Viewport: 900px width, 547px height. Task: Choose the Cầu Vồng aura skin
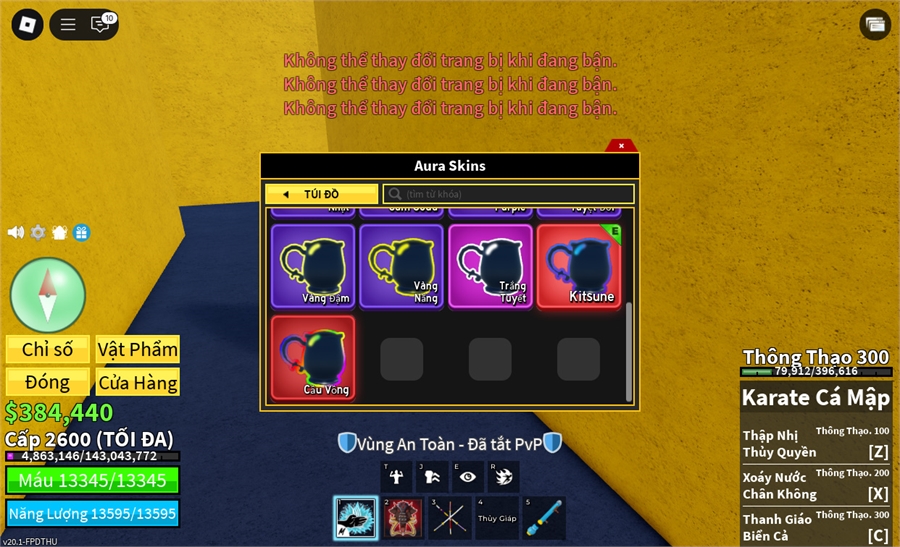(x=313, y=357)
